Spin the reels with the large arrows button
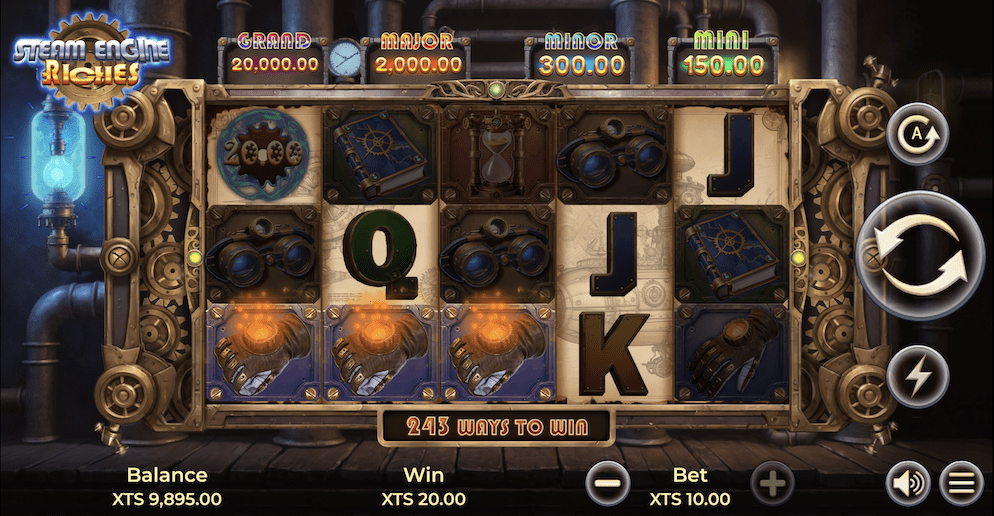 pos(920,255)
